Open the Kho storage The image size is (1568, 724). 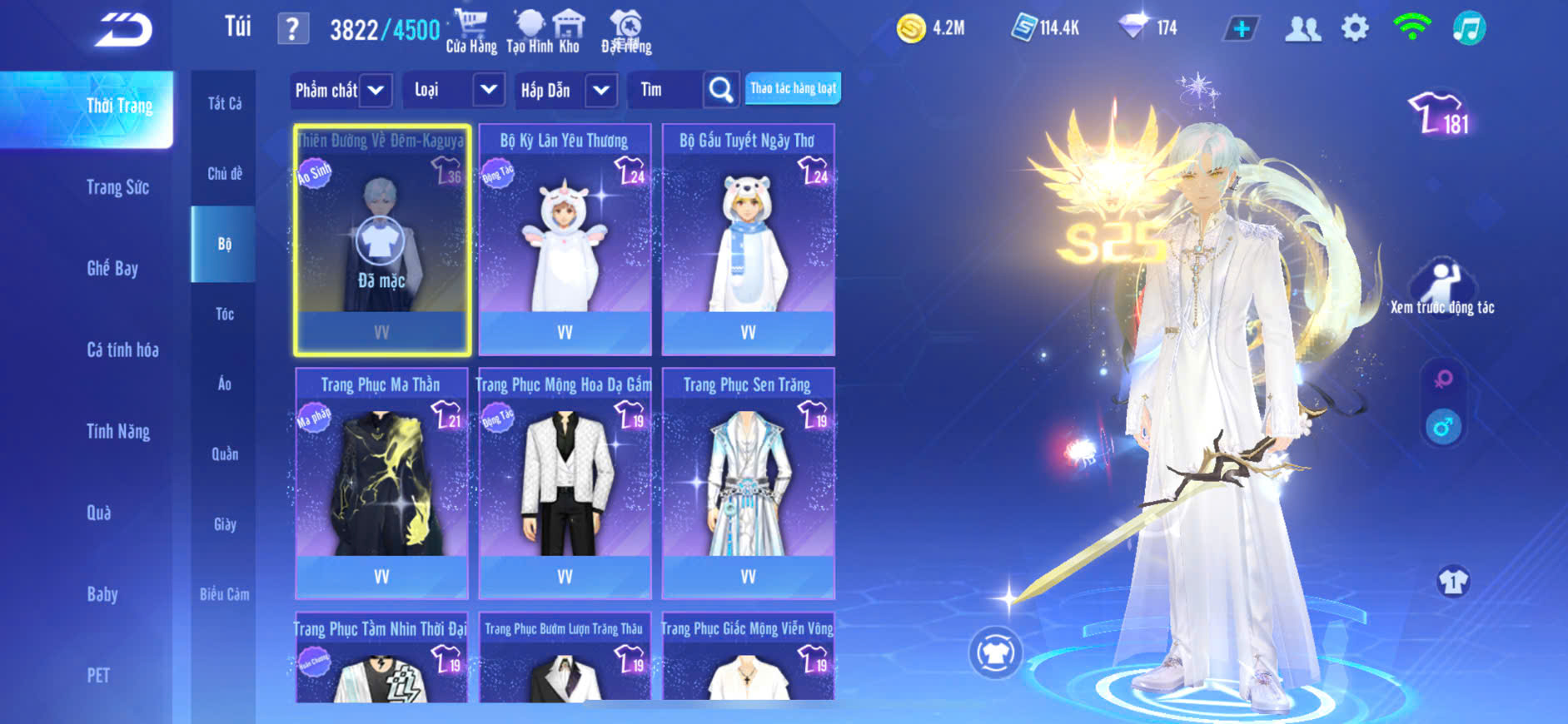coord(569,32)
